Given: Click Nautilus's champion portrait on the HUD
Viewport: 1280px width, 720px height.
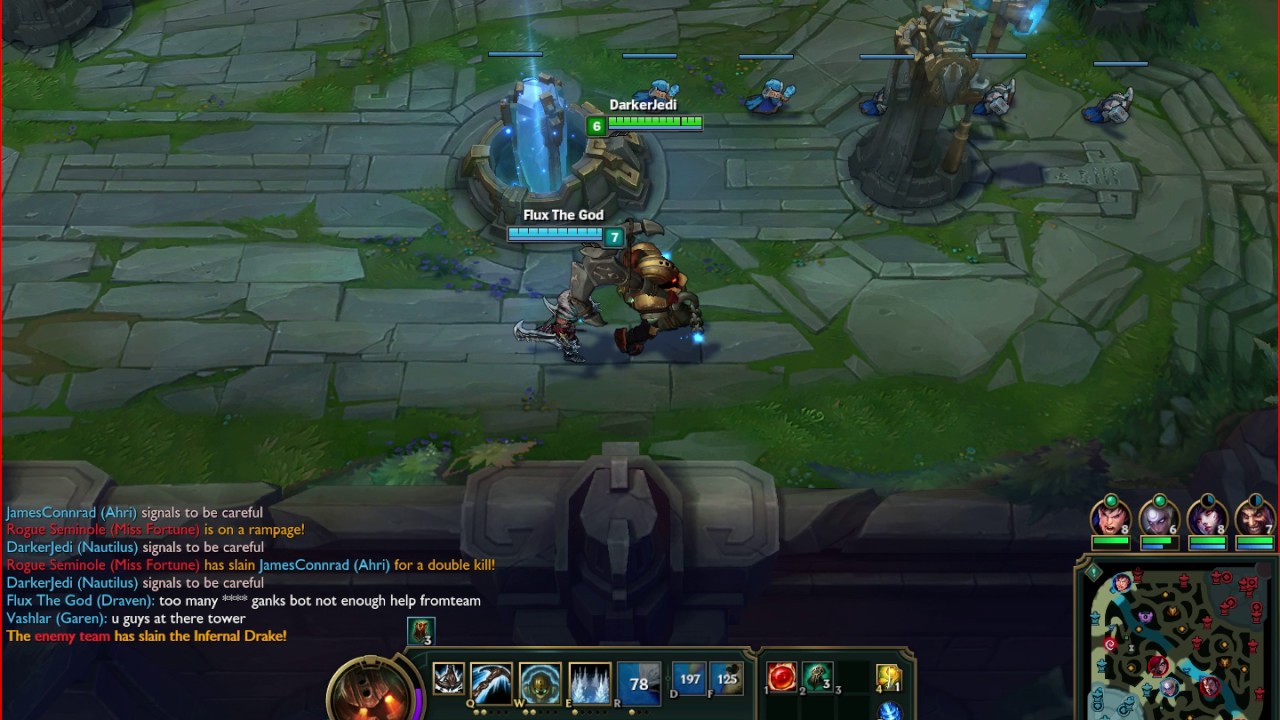Looking at the screenshot, I should point(373,692).
